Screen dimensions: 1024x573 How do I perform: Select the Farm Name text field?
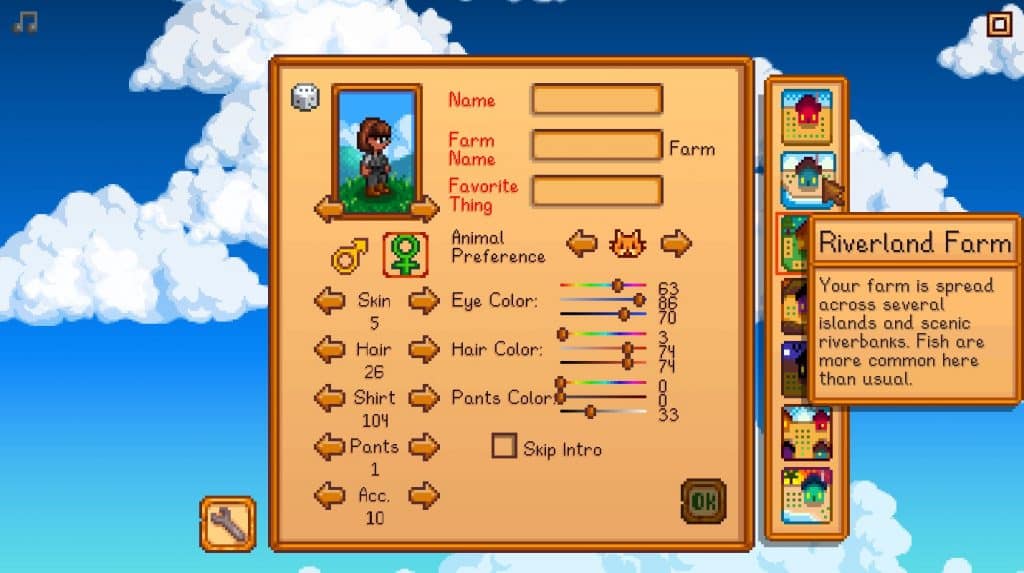coord(597,146)
